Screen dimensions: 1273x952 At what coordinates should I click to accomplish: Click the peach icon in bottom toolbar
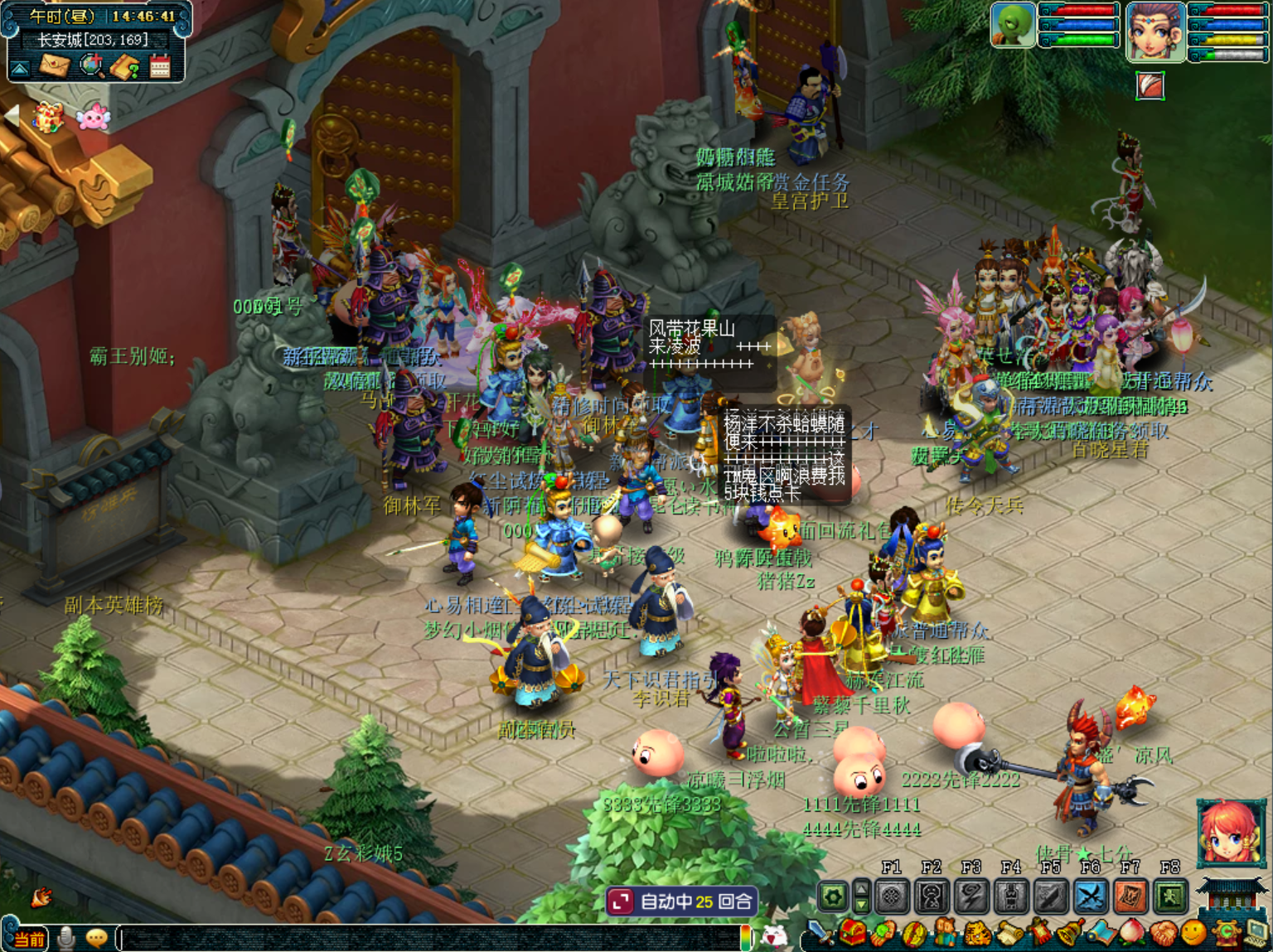click(1133, 935)
